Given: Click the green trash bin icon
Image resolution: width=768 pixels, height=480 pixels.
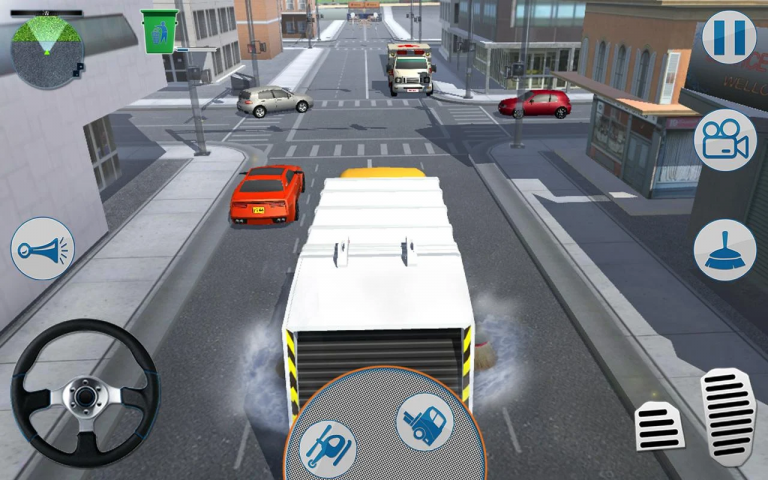Looking at the screenshot, I should click(x=159, y=32).
